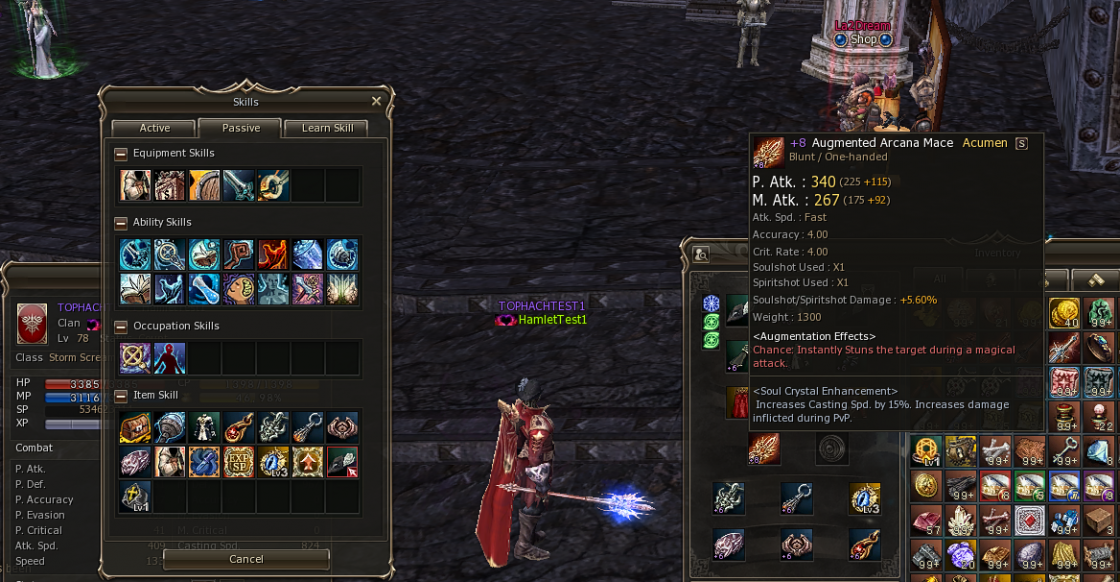
Task: Collapse the Item Skill section
Action: click(121, 396)
